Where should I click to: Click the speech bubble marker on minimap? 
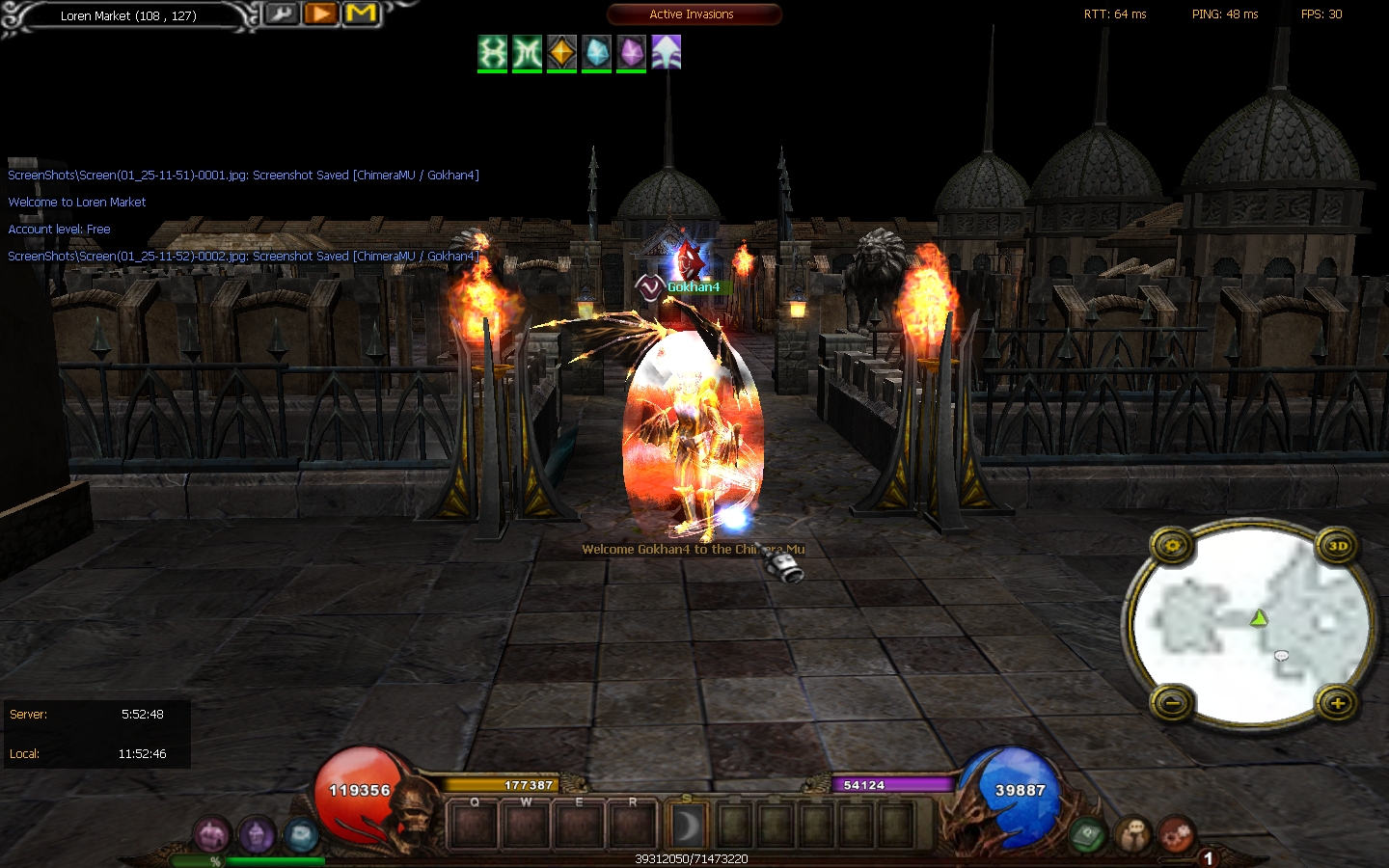(1281, 656)
